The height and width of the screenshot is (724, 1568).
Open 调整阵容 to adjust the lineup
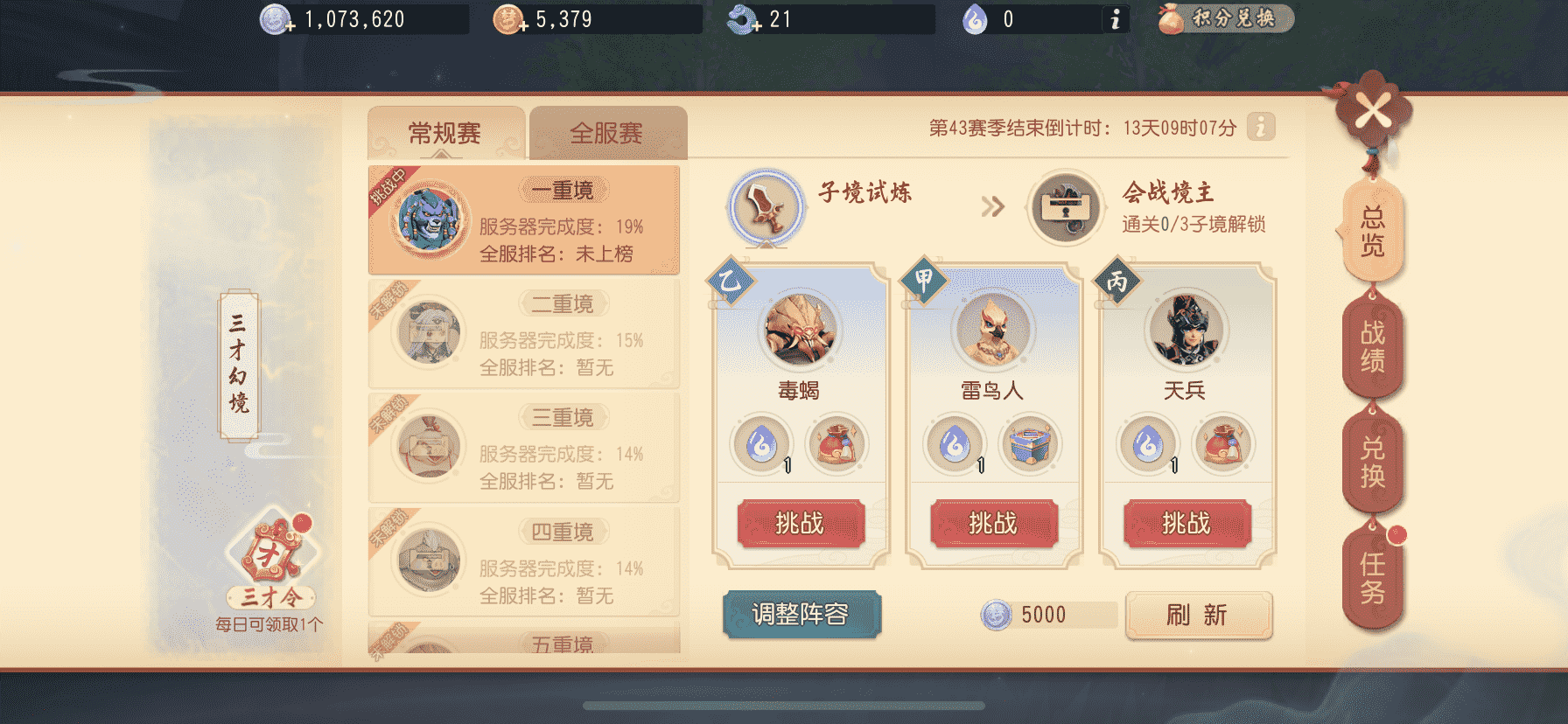(802, 615)
